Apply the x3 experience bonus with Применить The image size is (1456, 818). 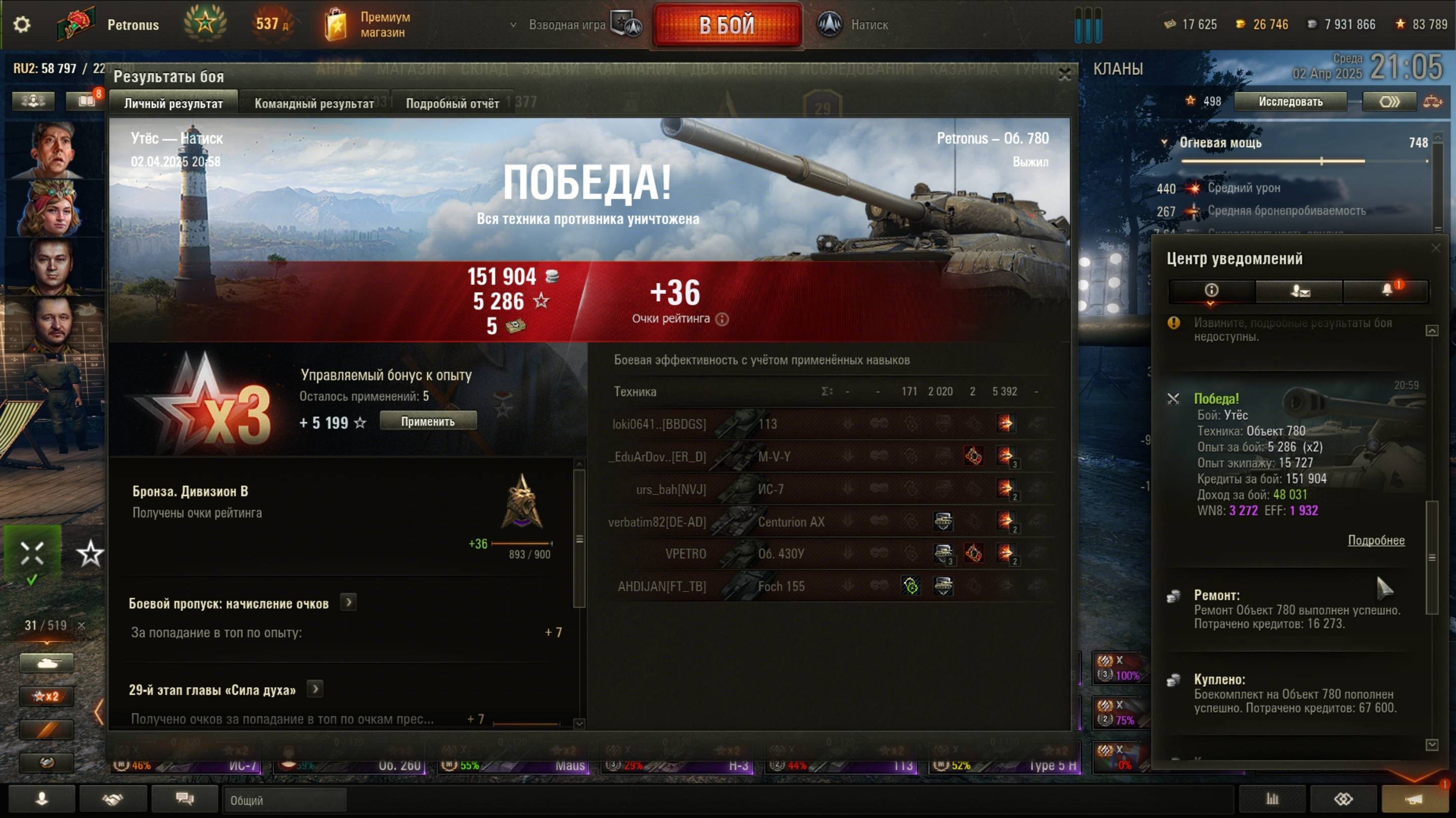point(428,421)
